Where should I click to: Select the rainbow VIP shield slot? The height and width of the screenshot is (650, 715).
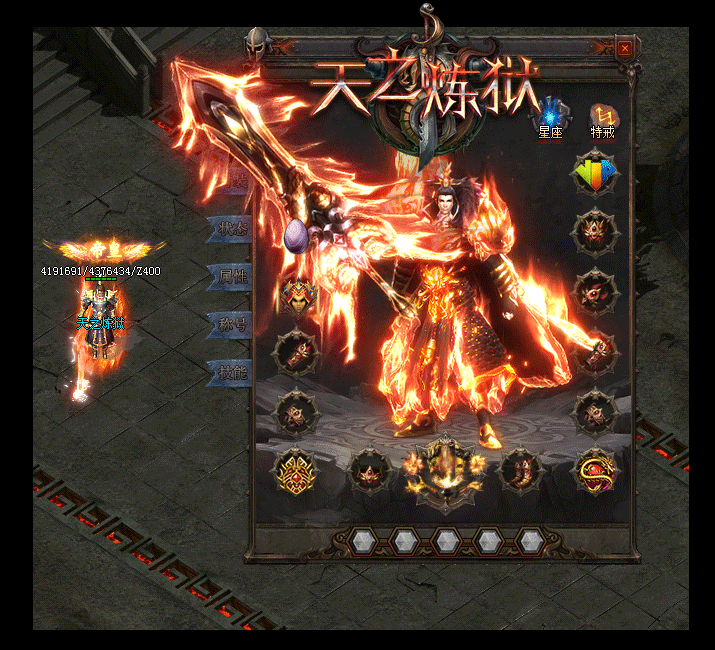point(596,173)
